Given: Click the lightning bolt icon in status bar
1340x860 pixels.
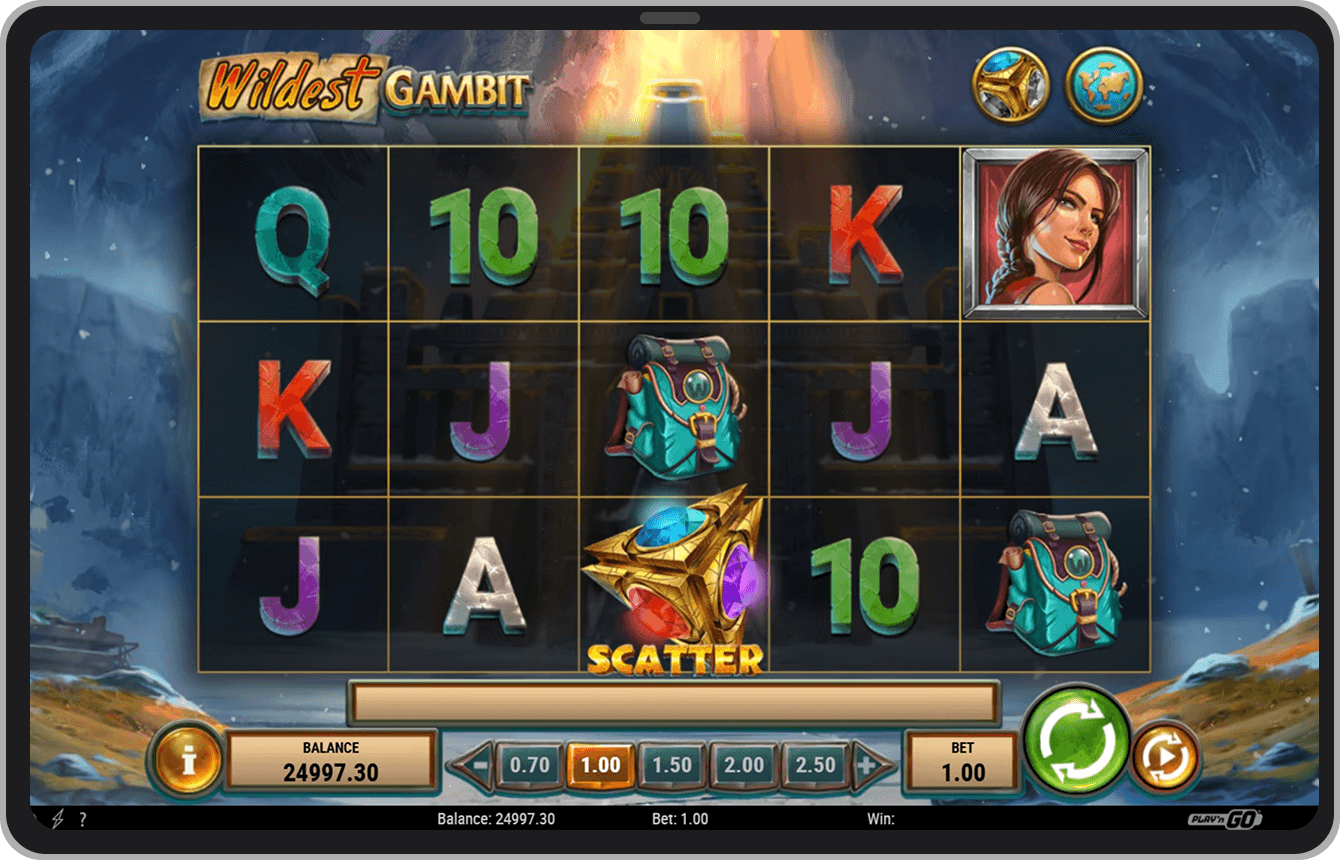Looking at the screenshot, I should click(55, 818).
